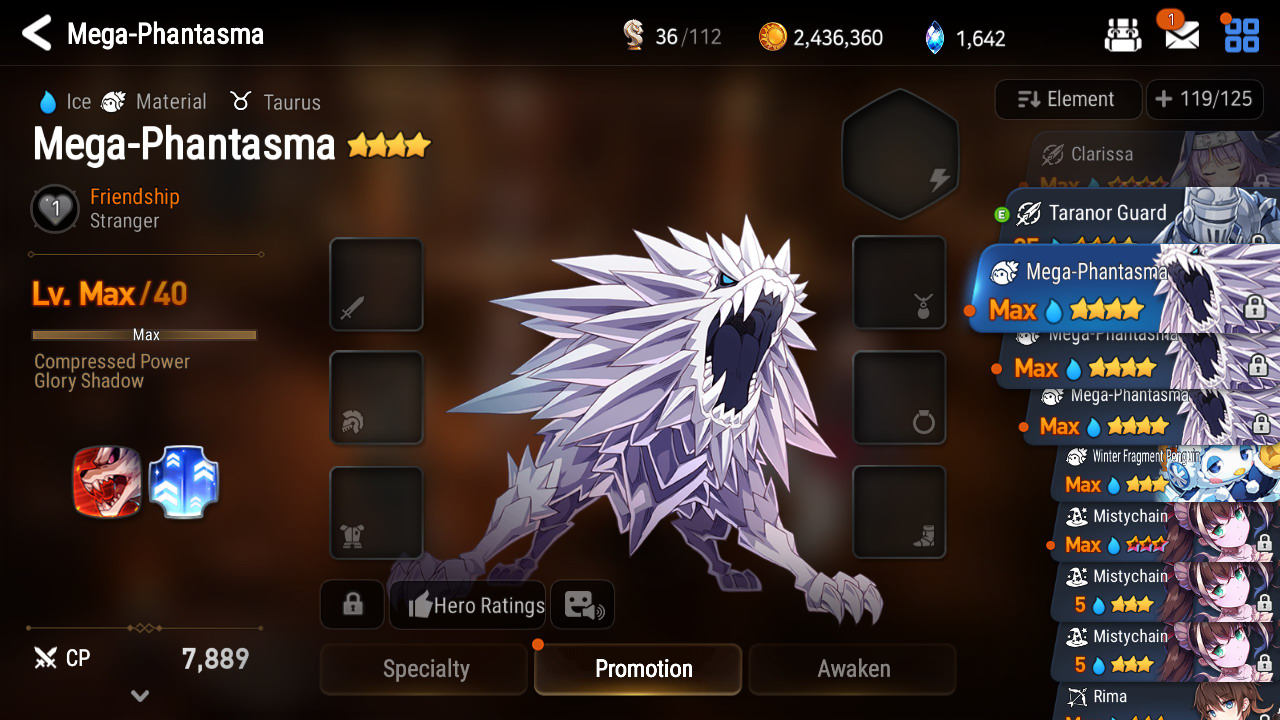Toggle the hero lock padlock button

[352, 605]
